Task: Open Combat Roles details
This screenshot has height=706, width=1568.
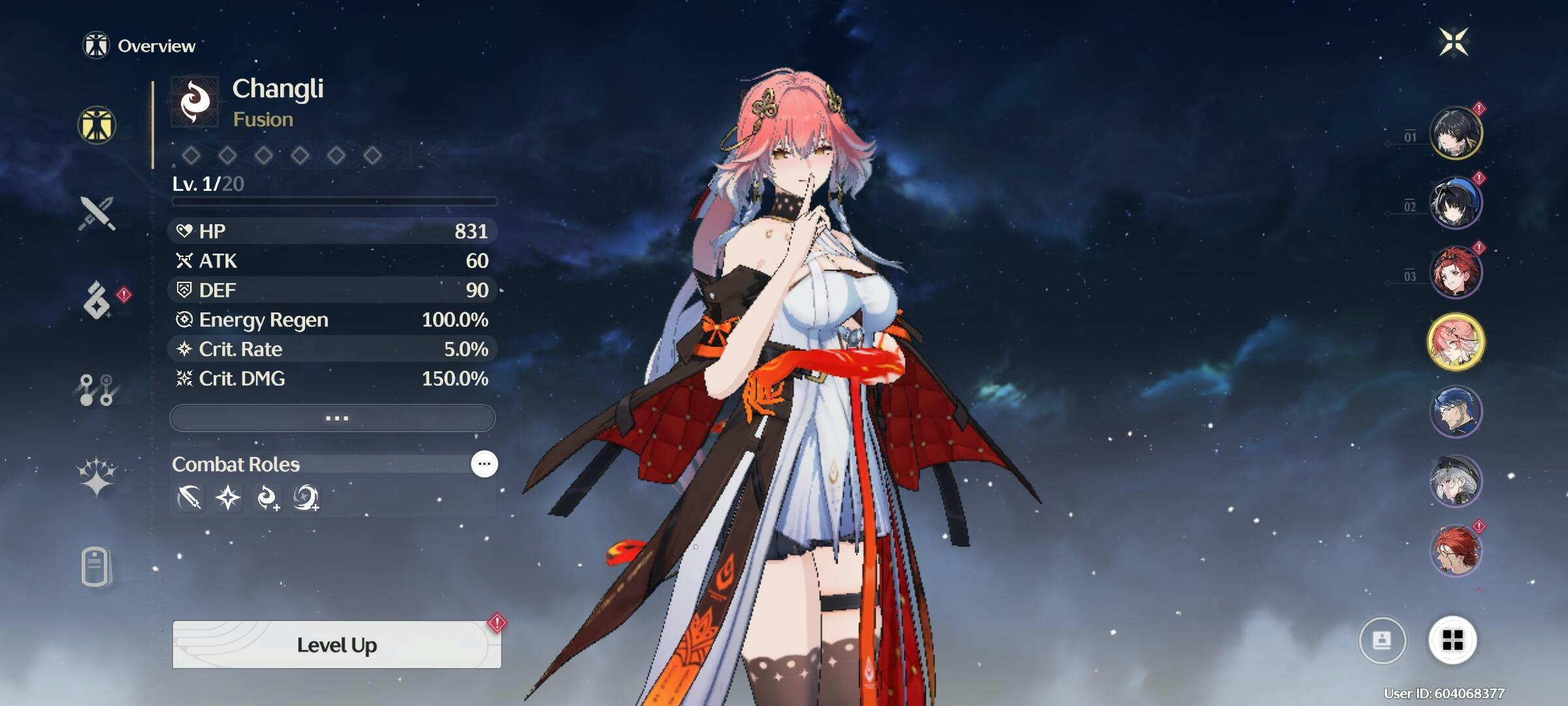Action: click(x=484, y=464)
